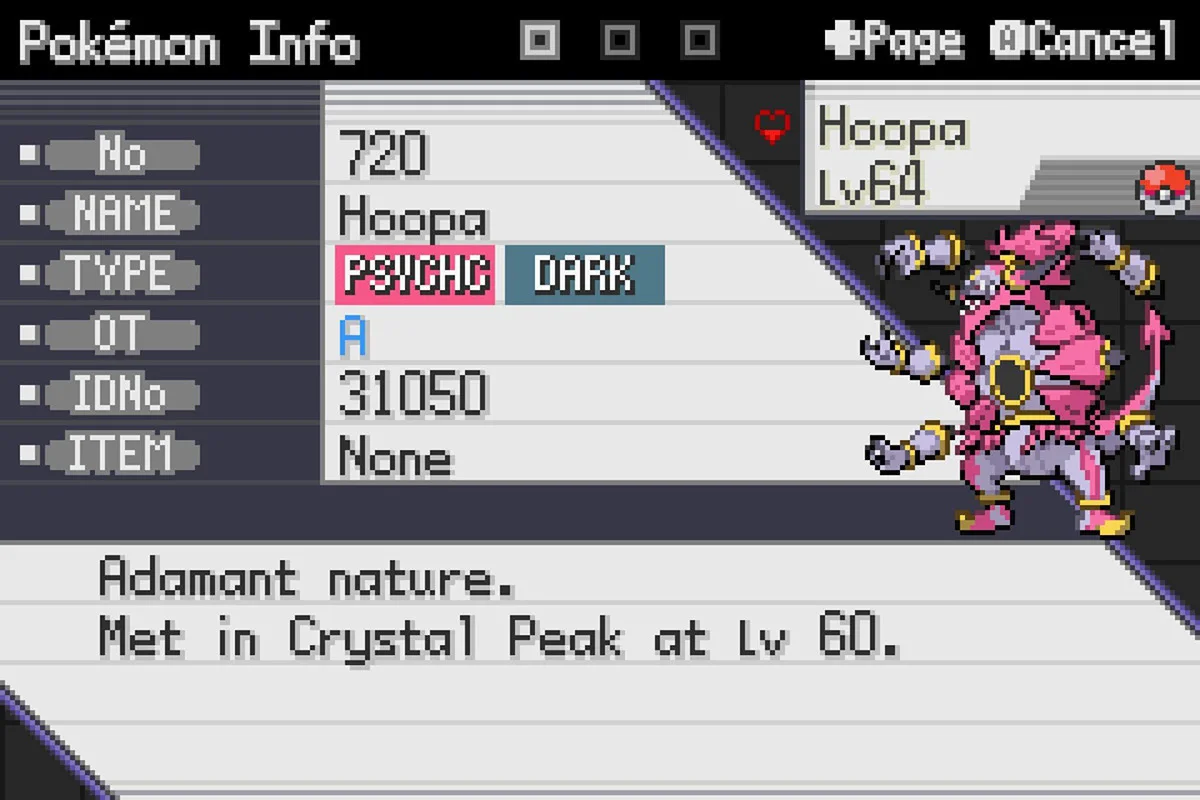This screenshot has width=1200, height=800.
Task: Click the red heart marking icon
Action: (771, 127)
